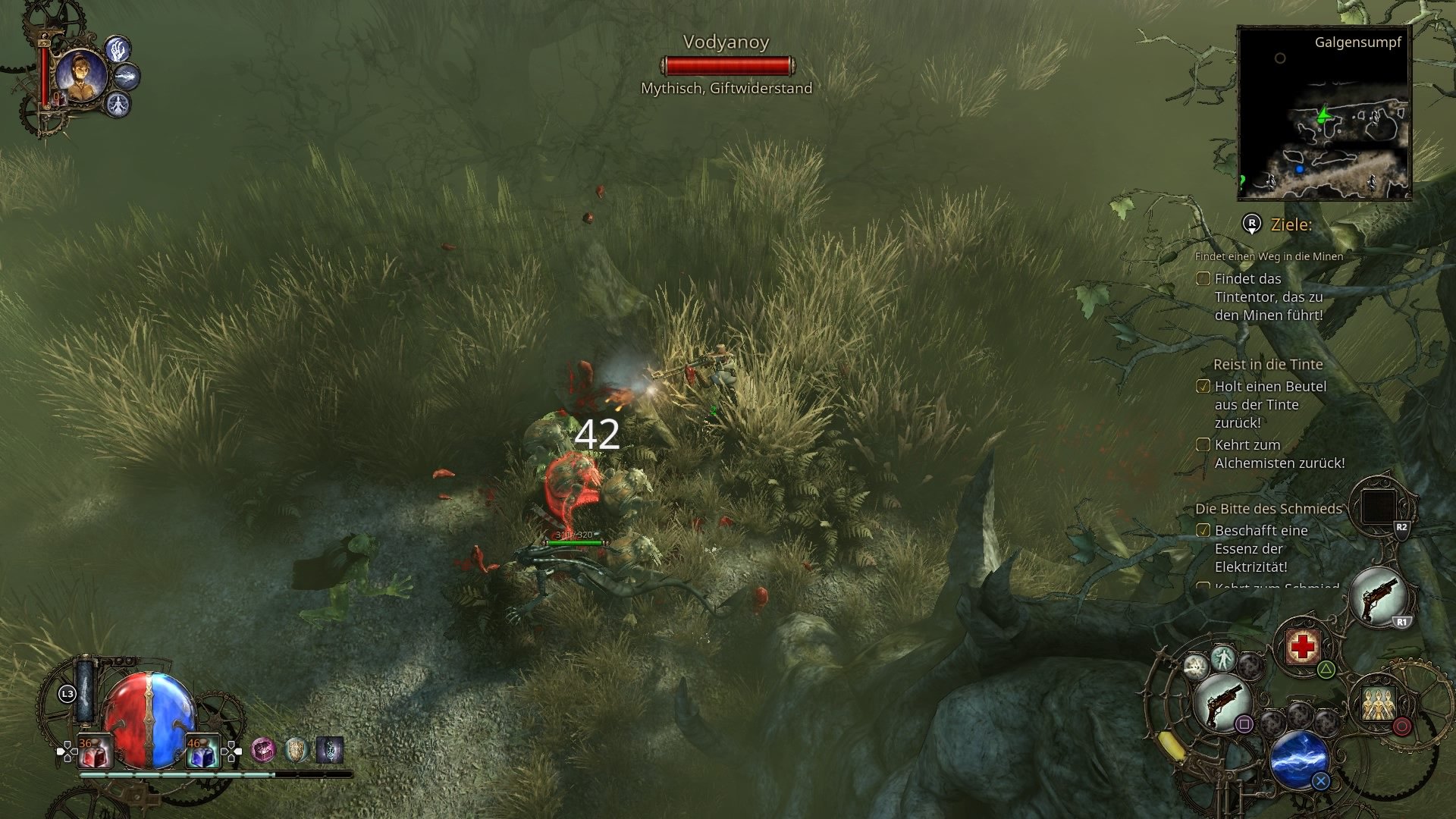
Task: Toggle the checkbox for Findet das Tintentor objective
Action: (x=1204, y=280)
